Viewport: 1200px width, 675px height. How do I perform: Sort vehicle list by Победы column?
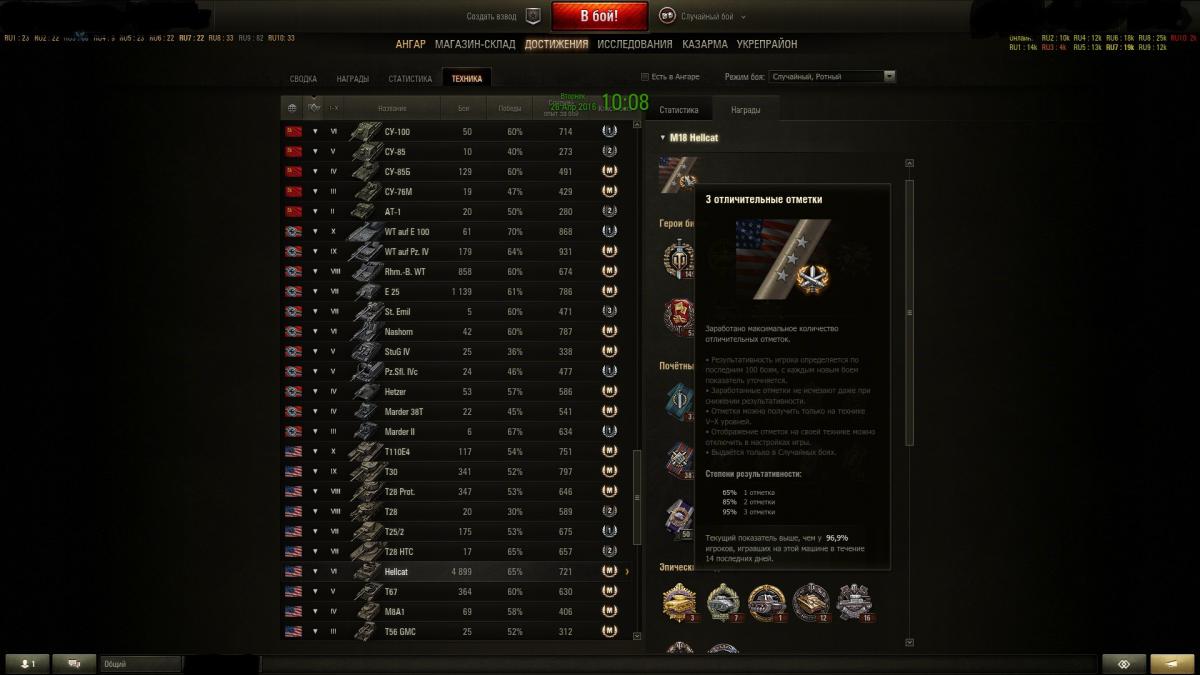tap(509, 108)
